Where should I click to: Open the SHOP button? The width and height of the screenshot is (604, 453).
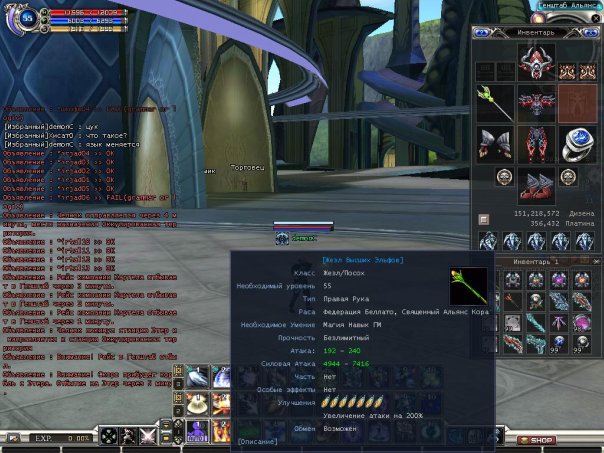540,440
